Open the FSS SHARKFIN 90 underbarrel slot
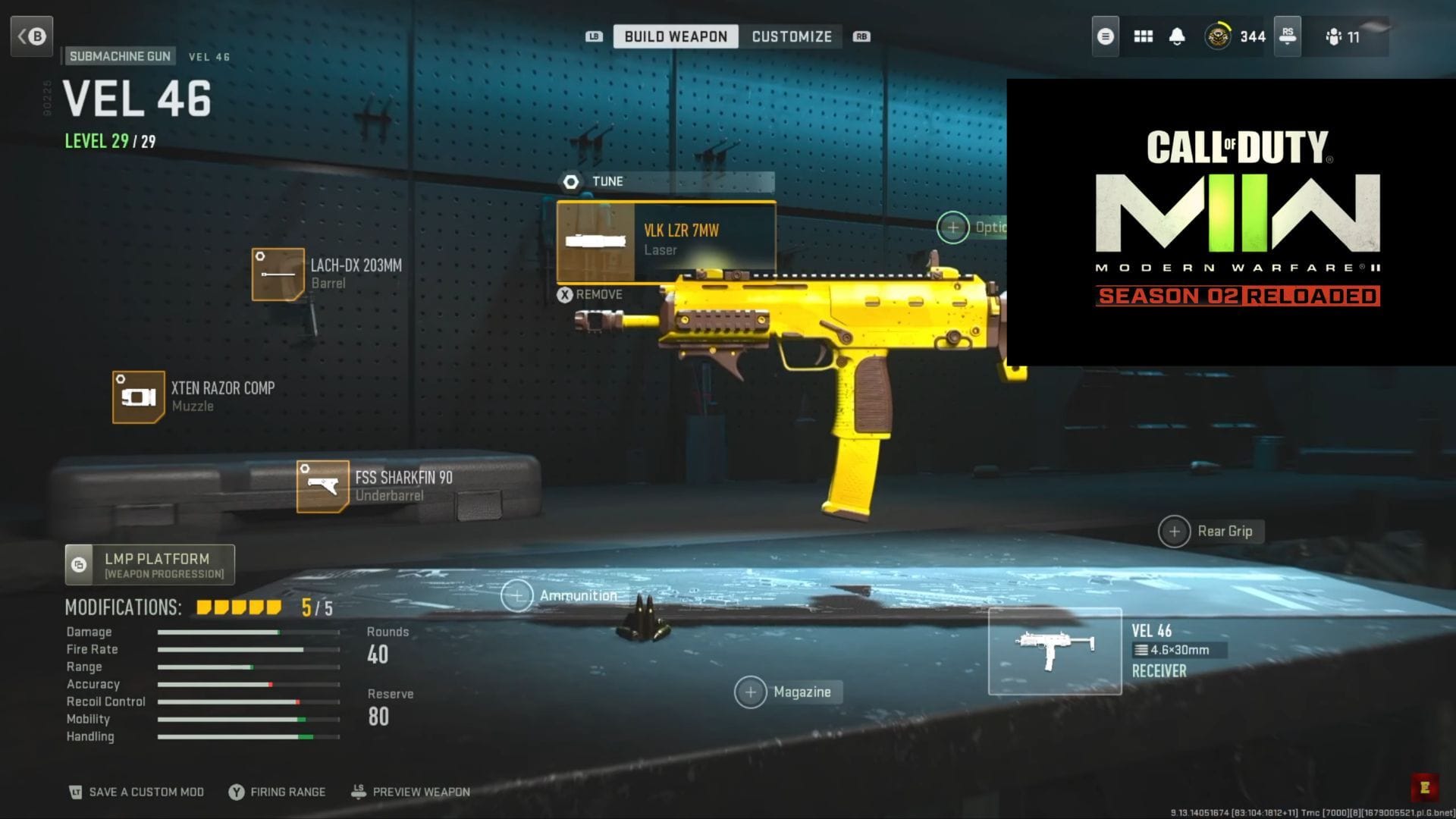 coord(322,485)
